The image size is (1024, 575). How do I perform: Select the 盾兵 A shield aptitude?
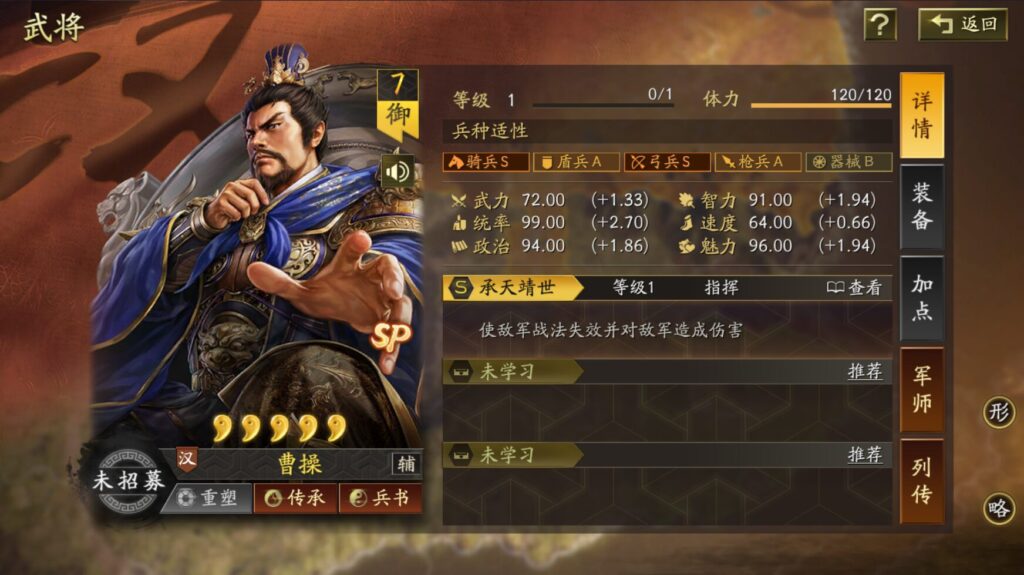pos(575,162)
